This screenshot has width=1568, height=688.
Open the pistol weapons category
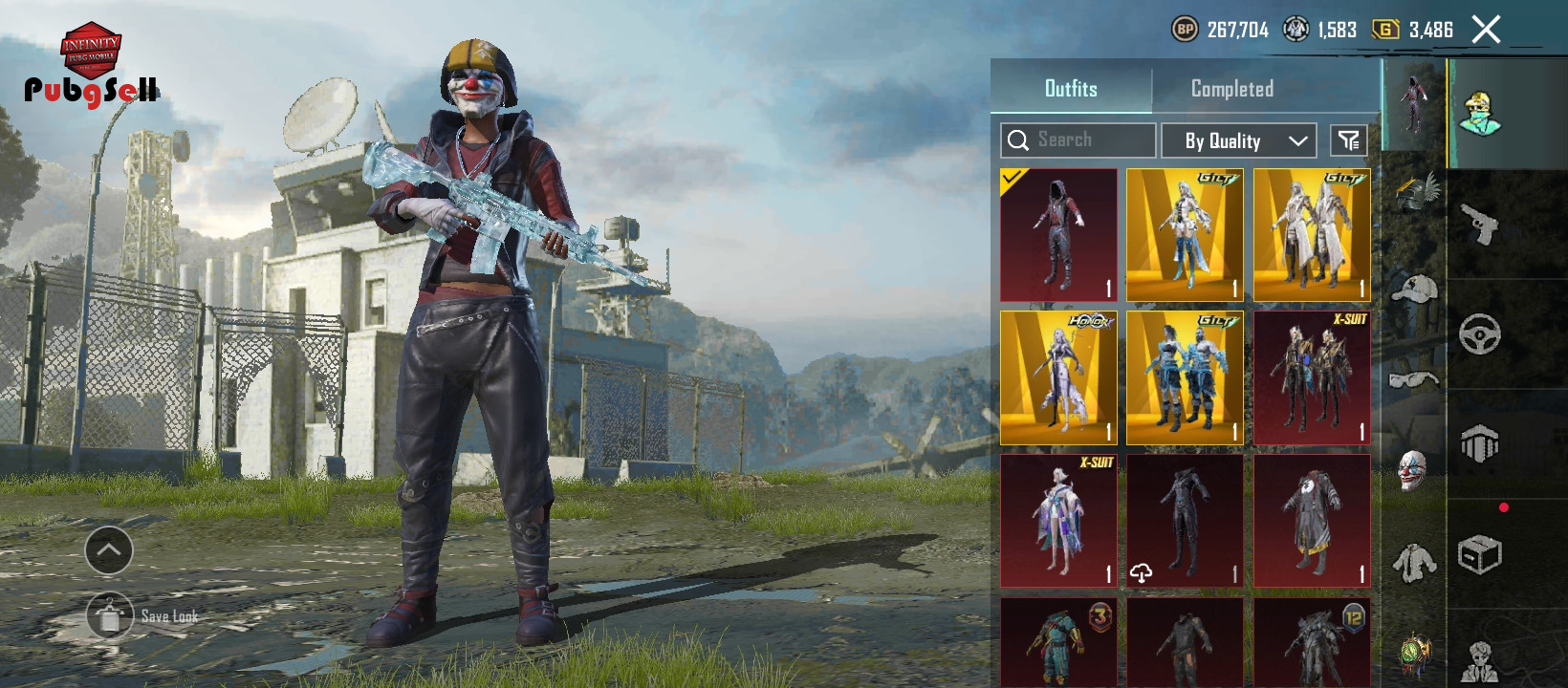pos(1479,225)
